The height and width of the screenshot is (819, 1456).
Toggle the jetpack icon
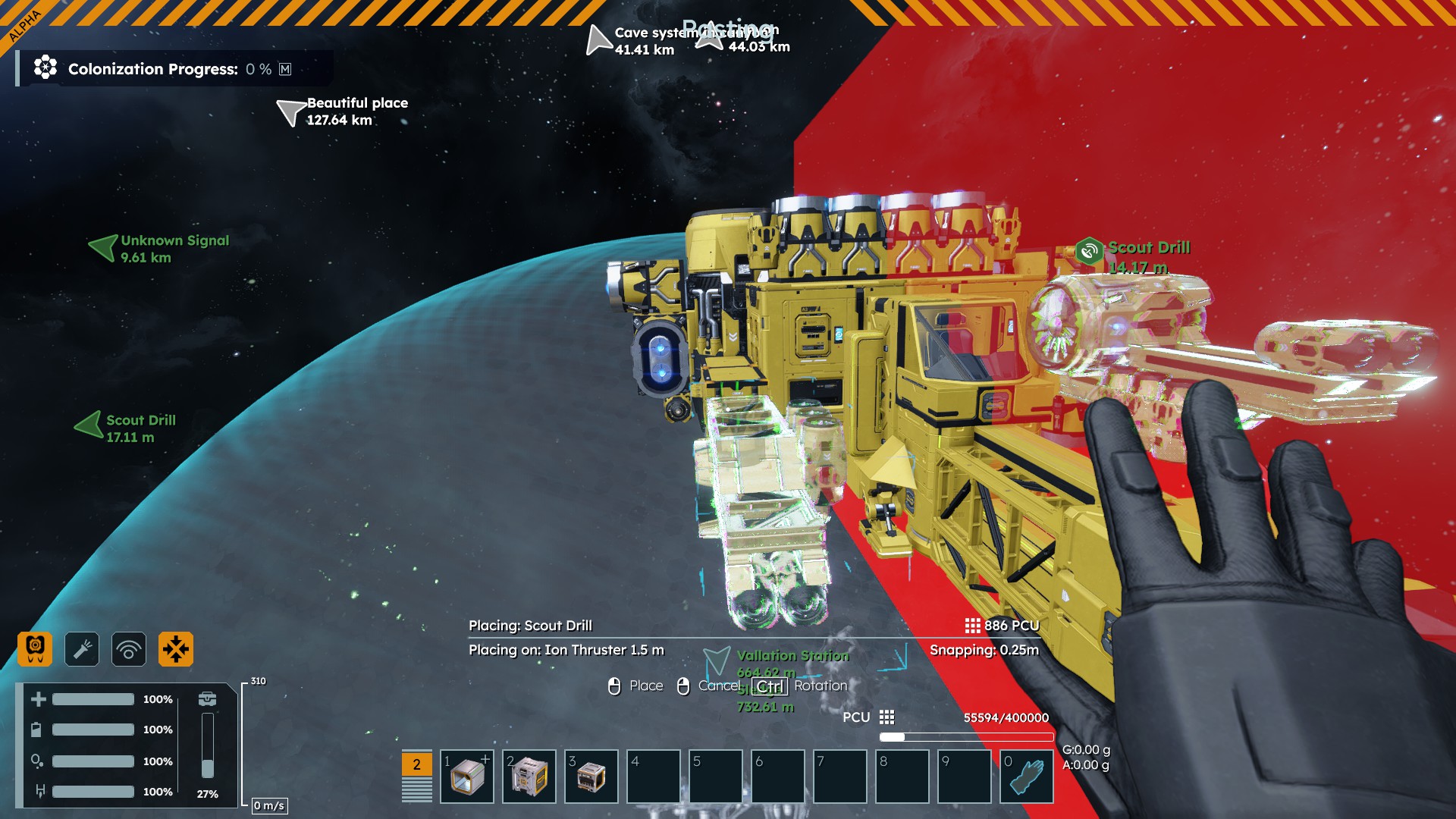point(35,649)
